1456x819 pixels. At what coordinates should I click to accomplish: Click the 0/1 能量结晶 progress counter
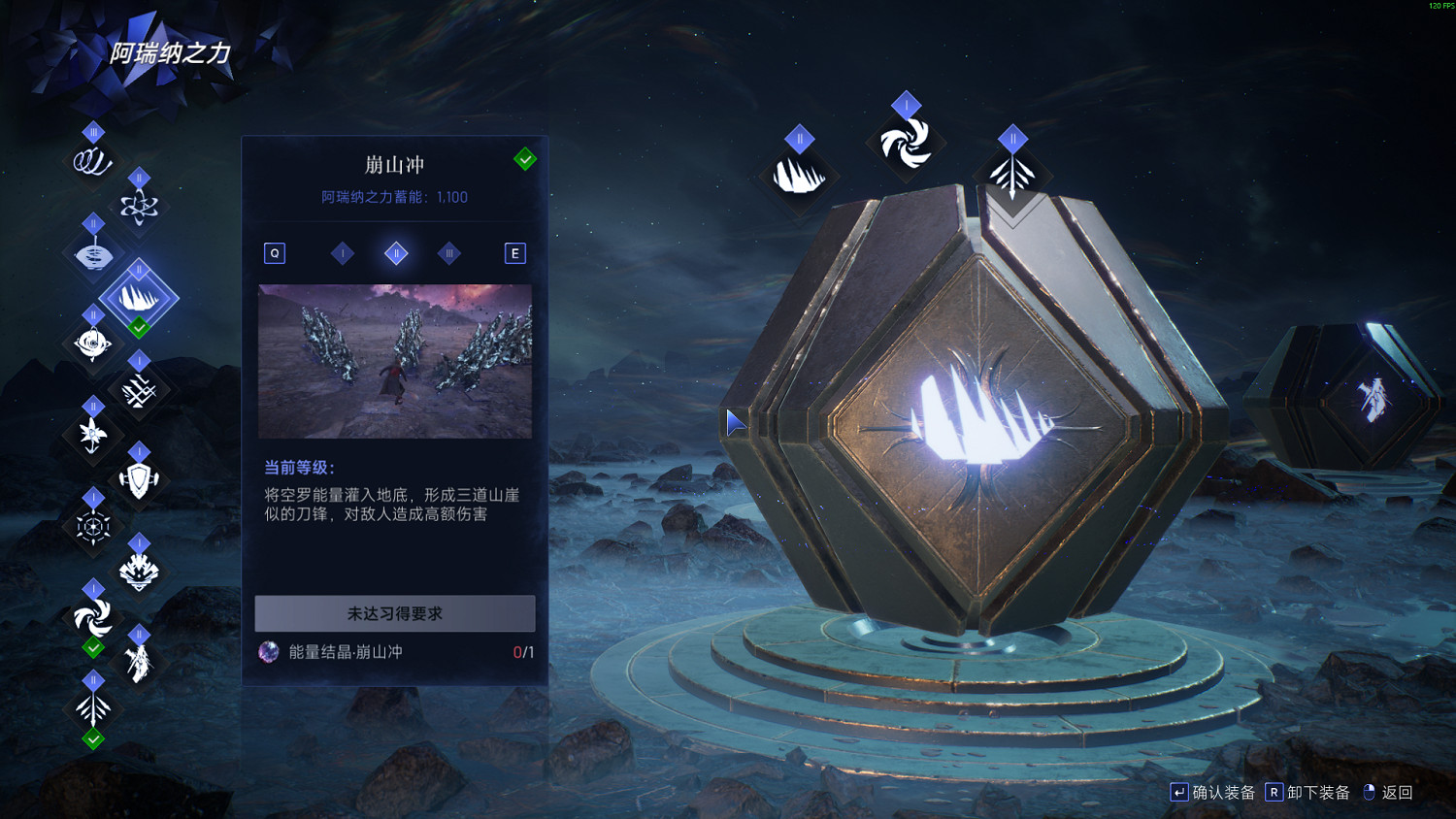coord(522,653)
